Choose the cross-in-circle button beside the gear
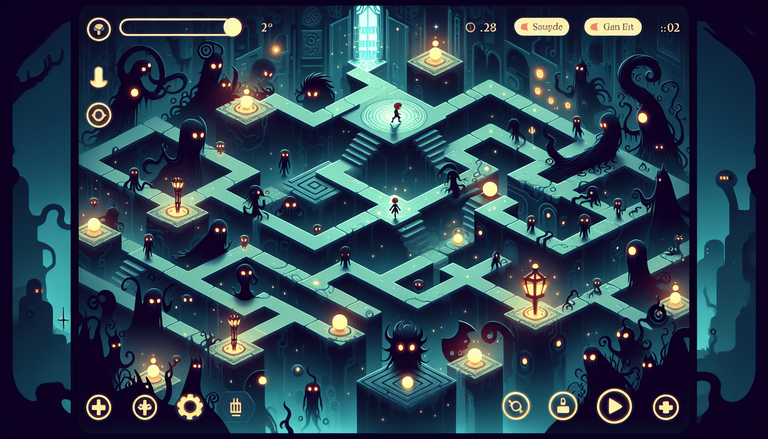768x439 pixels. pyautogui.click(x=146, y=406)
